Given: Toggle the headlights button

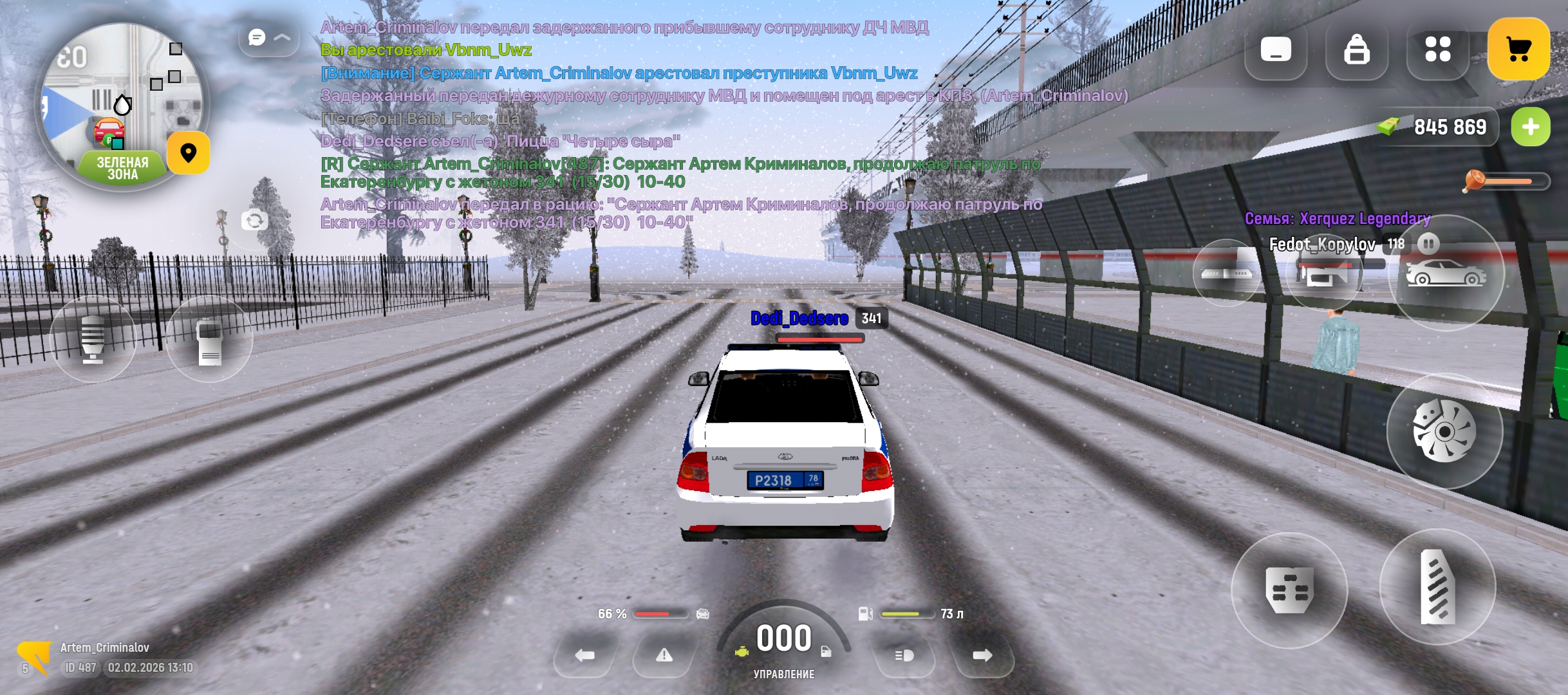Looking at the screenshot, I should point(904,655).
